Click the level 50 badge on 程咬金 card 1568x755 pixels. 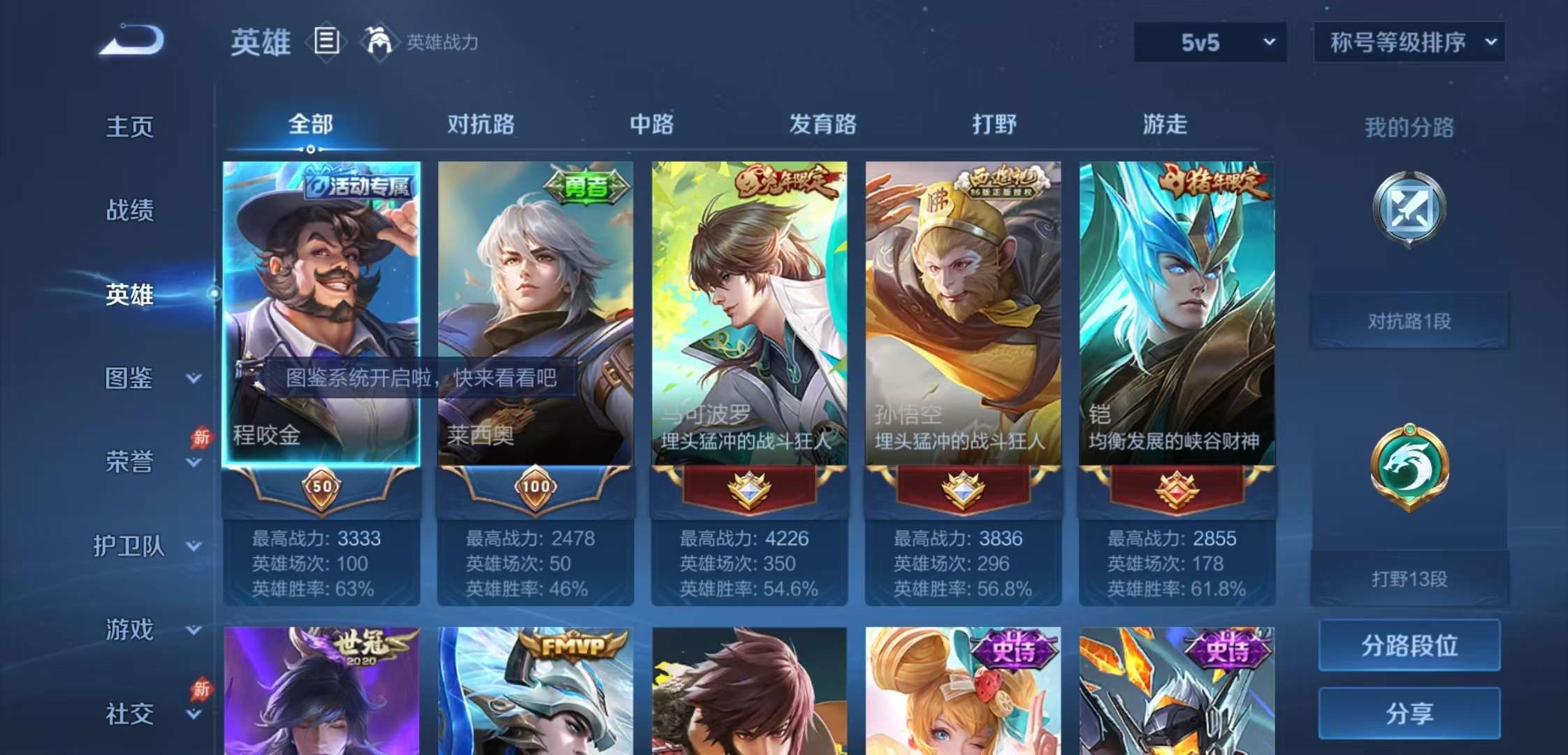[x=323, y=489]
